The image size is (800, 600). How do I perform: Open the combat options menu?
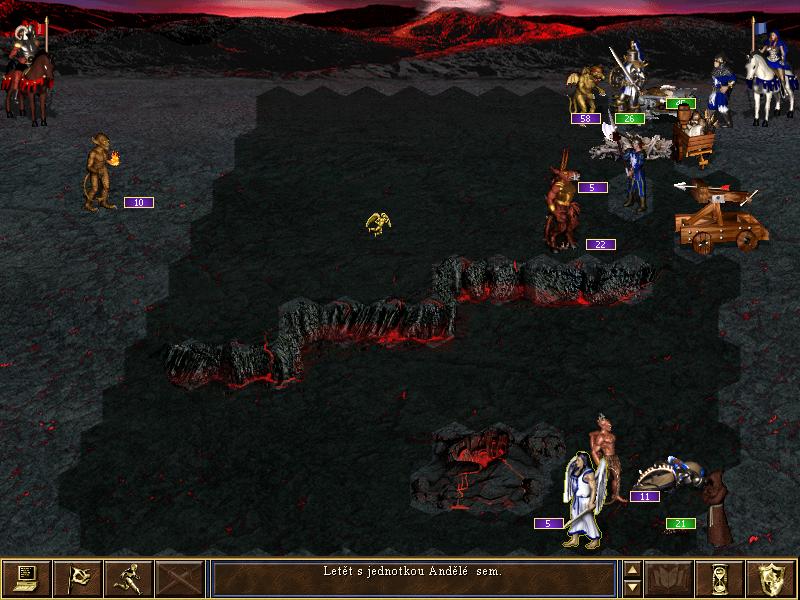tap(27, 578)
